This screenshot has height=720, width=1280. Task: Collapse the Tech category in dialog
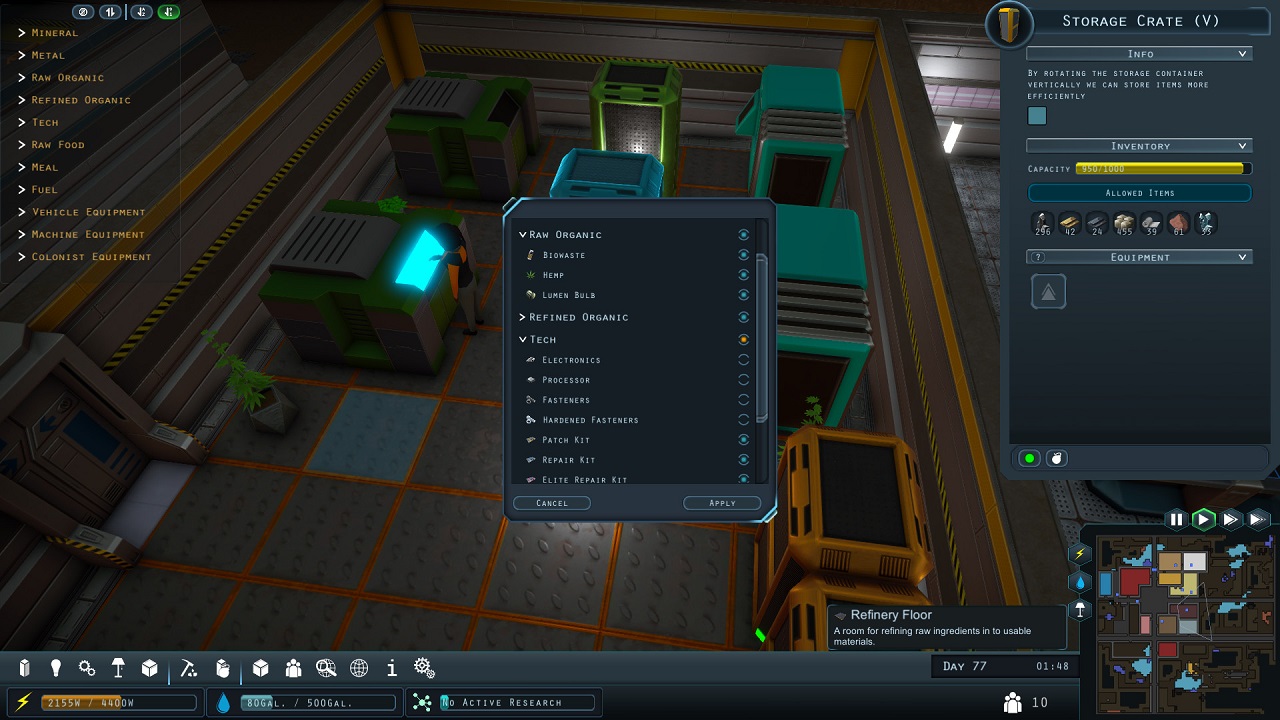pyautogui.click(x=523, y=340)
